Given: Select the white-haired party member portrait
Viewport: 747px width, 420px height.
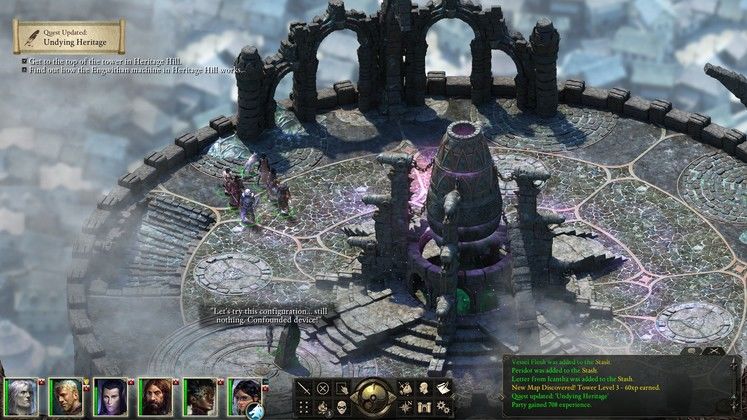Looking at the screenshot, I should 19,397.
